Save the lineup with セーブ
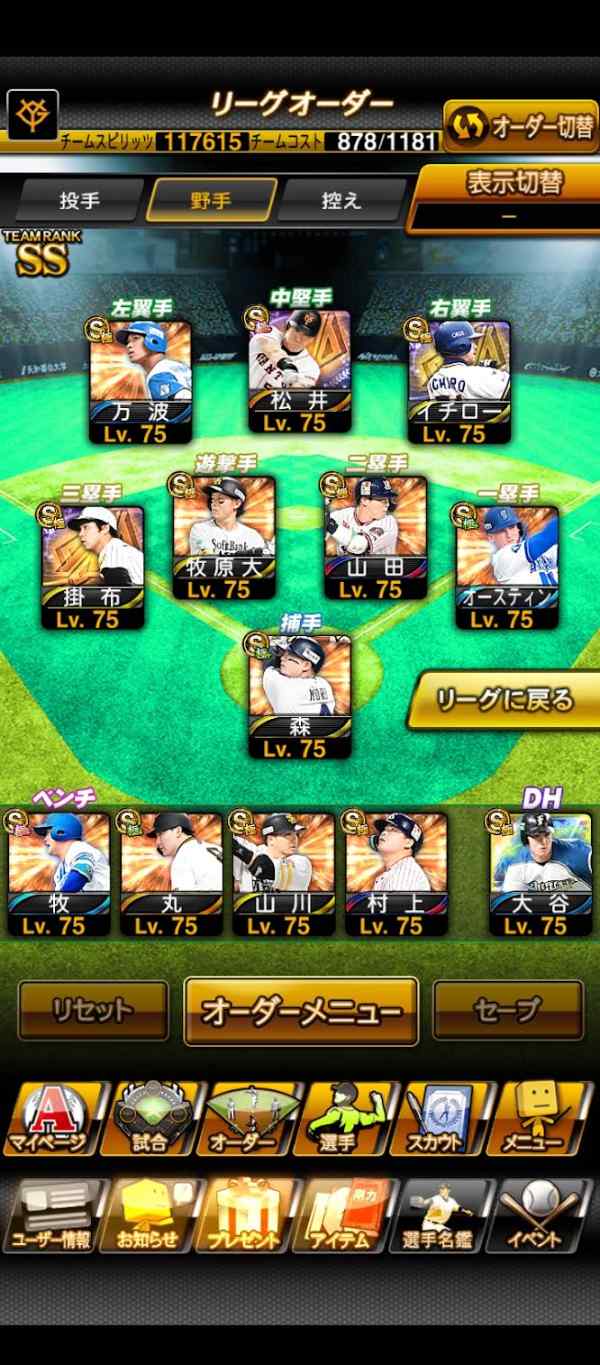This screenshot has width=600, height=1365. pyautogui.click(x=507, y=1011)
